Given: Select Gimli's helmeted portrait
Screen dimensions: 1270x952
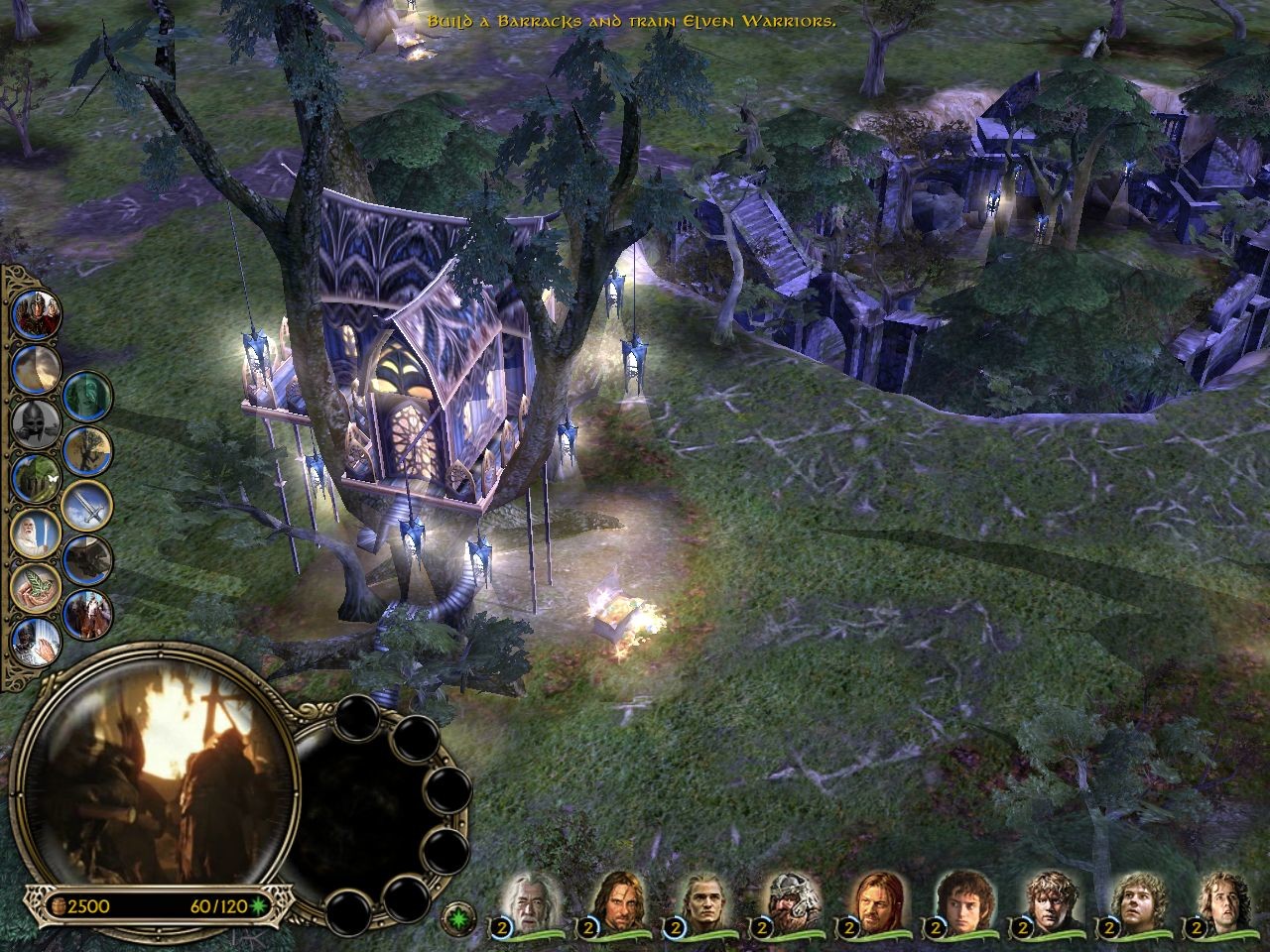Looking at the screenshot, I should click(x=785, y=900).
